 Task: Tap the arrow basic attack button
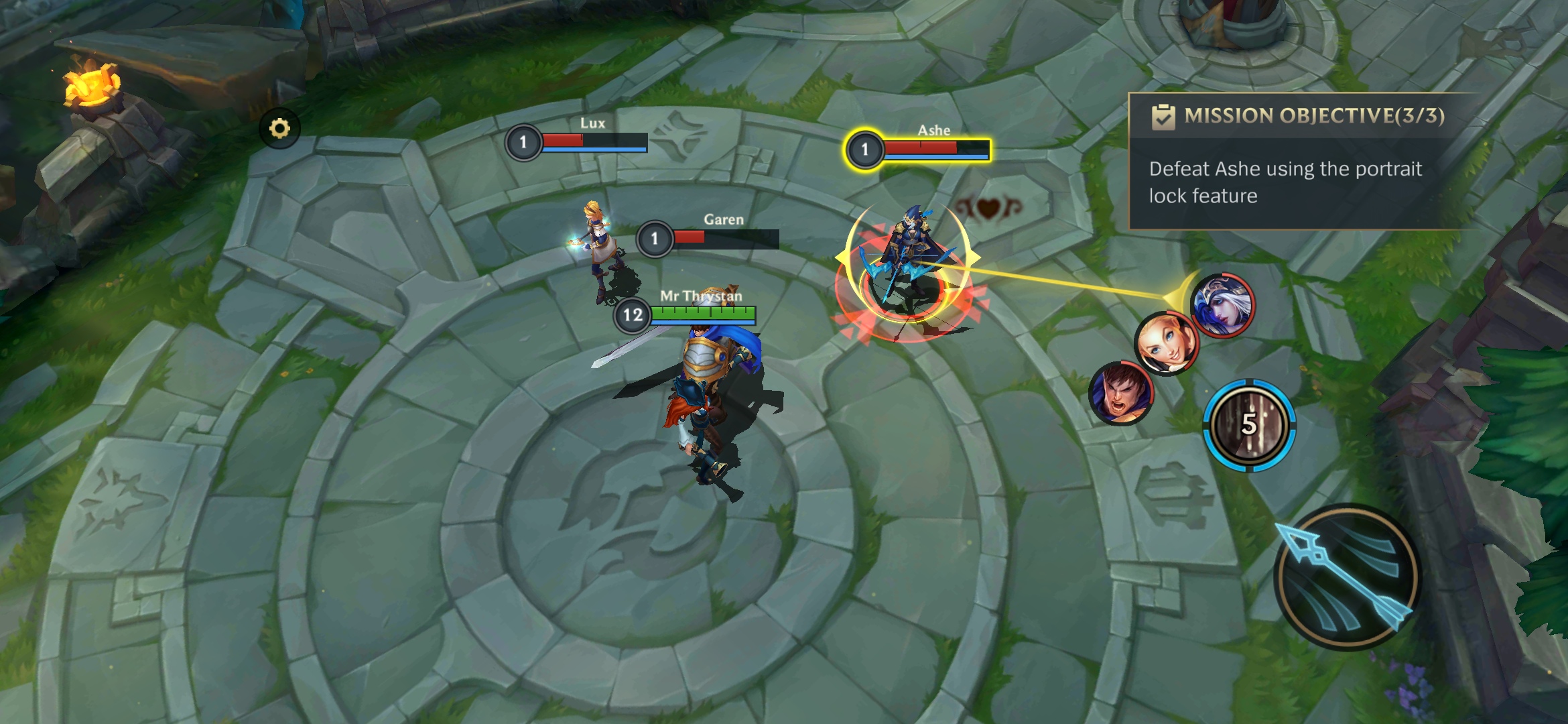(x=1347, y=577)
